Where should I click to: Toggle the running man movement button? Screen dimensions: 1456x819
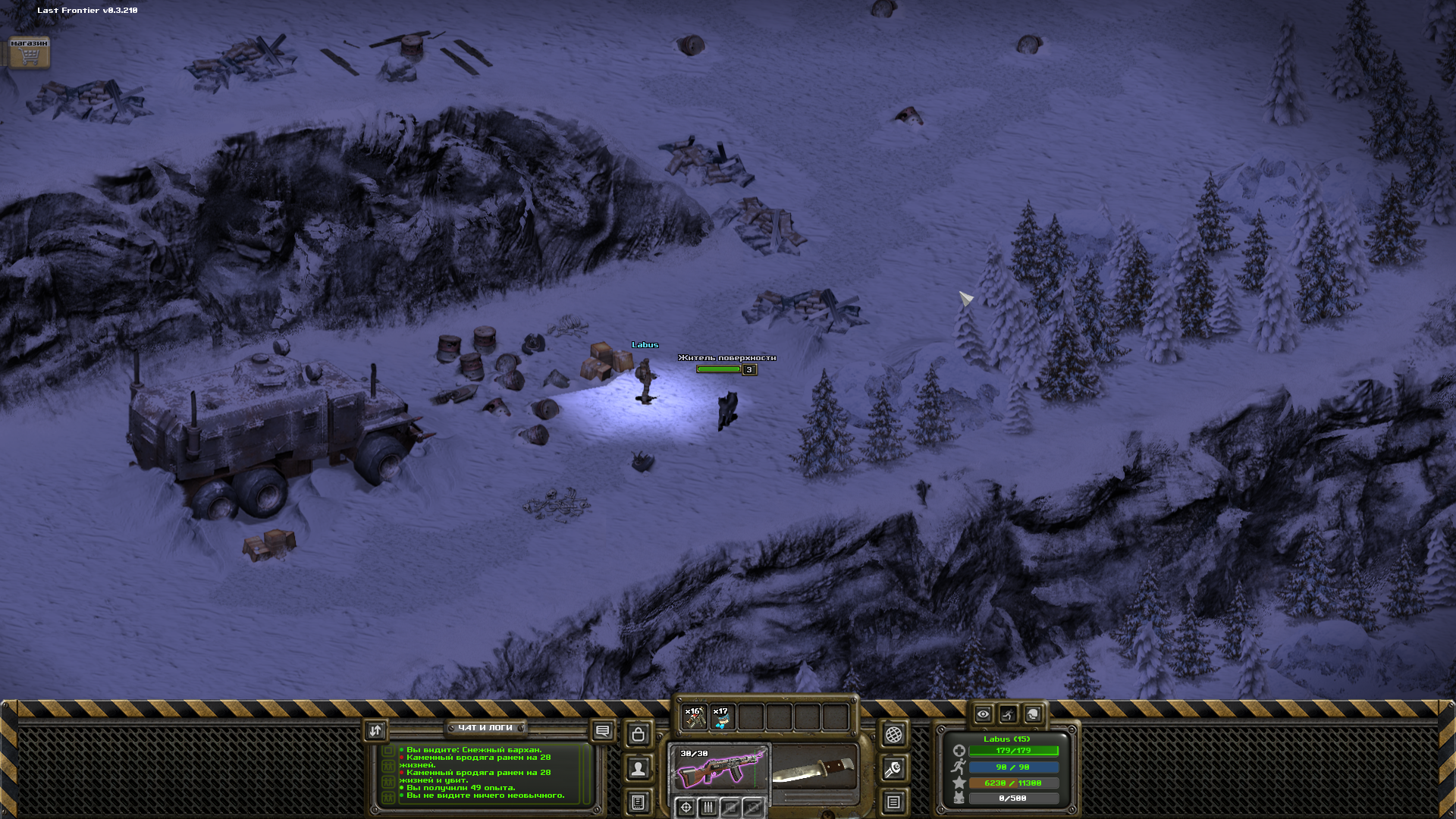(x=1008, y=714)
